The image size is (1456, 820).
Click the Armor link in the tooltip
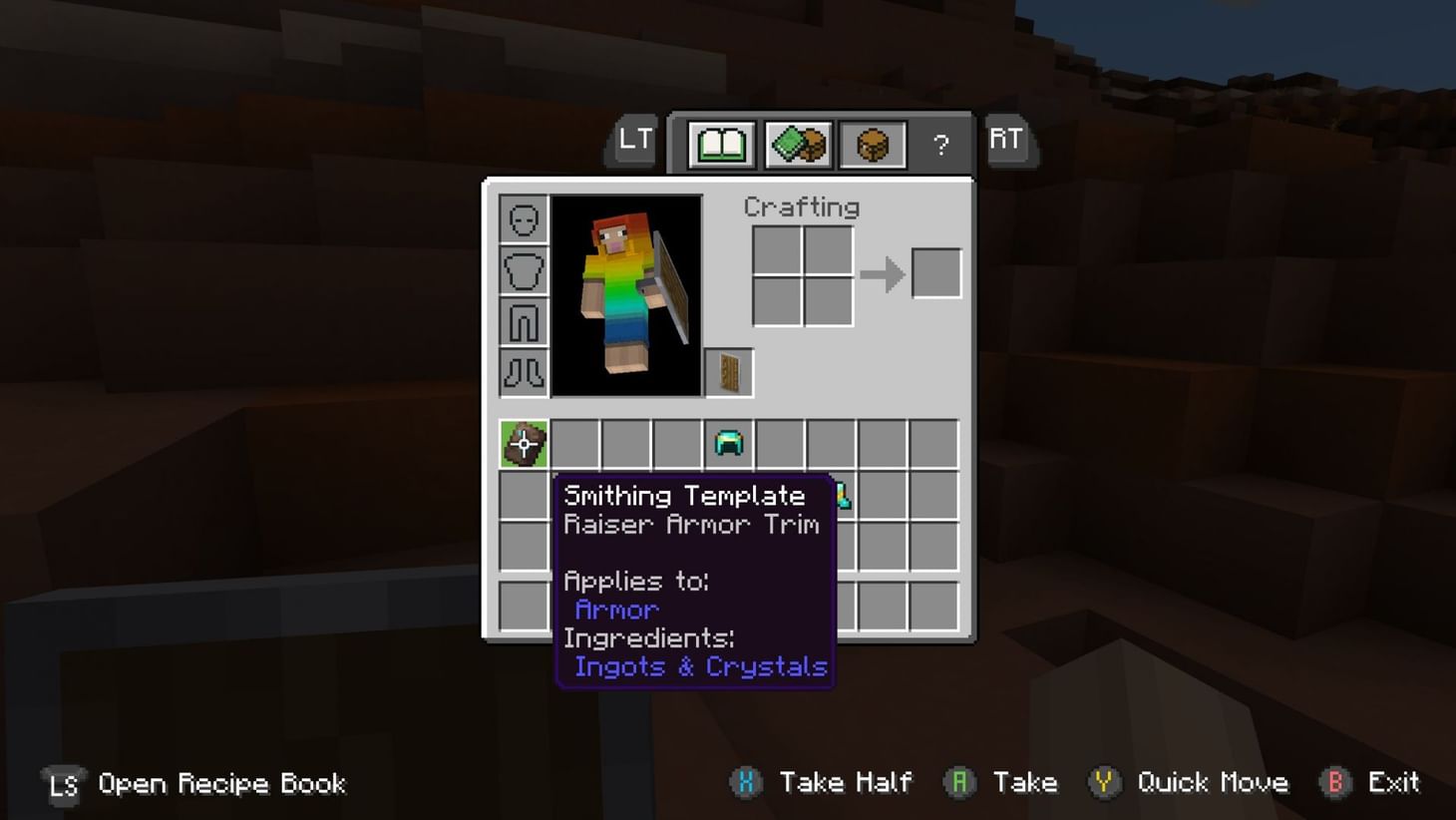tap(615, 610)
